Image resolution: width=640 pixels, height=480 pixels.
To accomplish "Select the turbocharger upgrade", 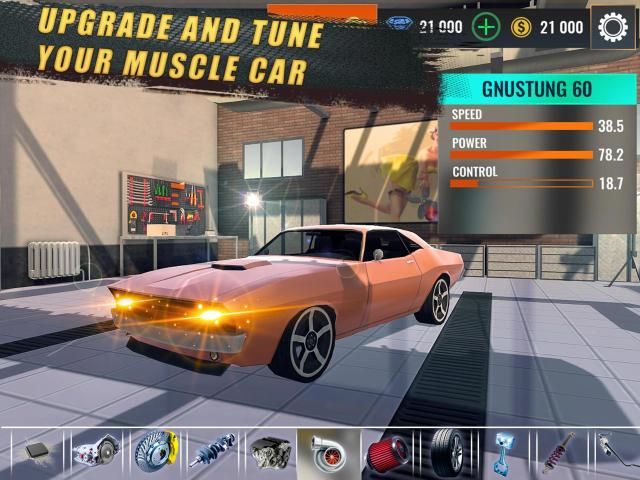I will click(x=328, y=452).
